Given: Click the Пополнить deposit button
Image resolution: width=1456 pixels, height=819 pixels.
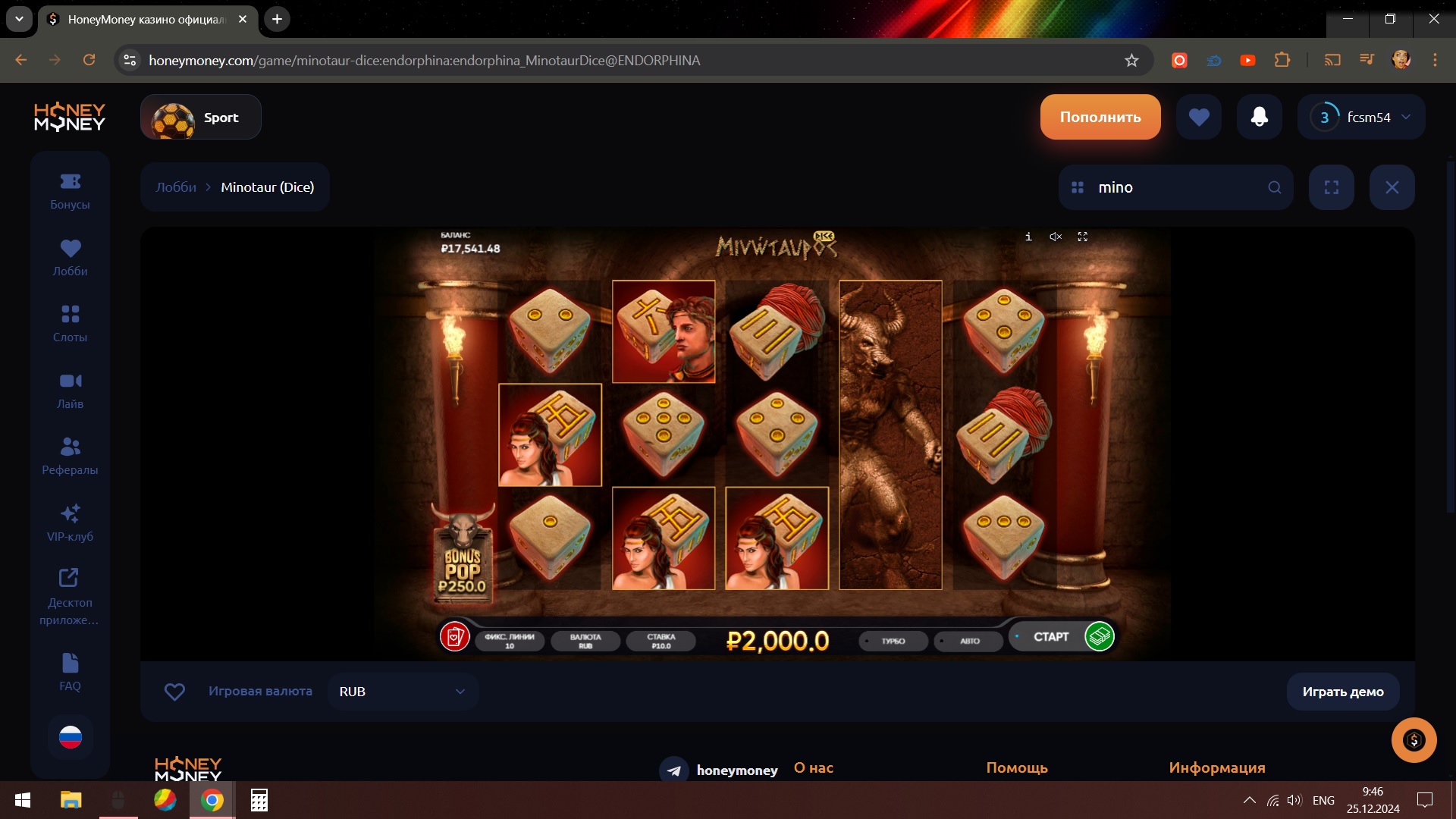Looking at the screenshot, I should [x=1100, y=117].
